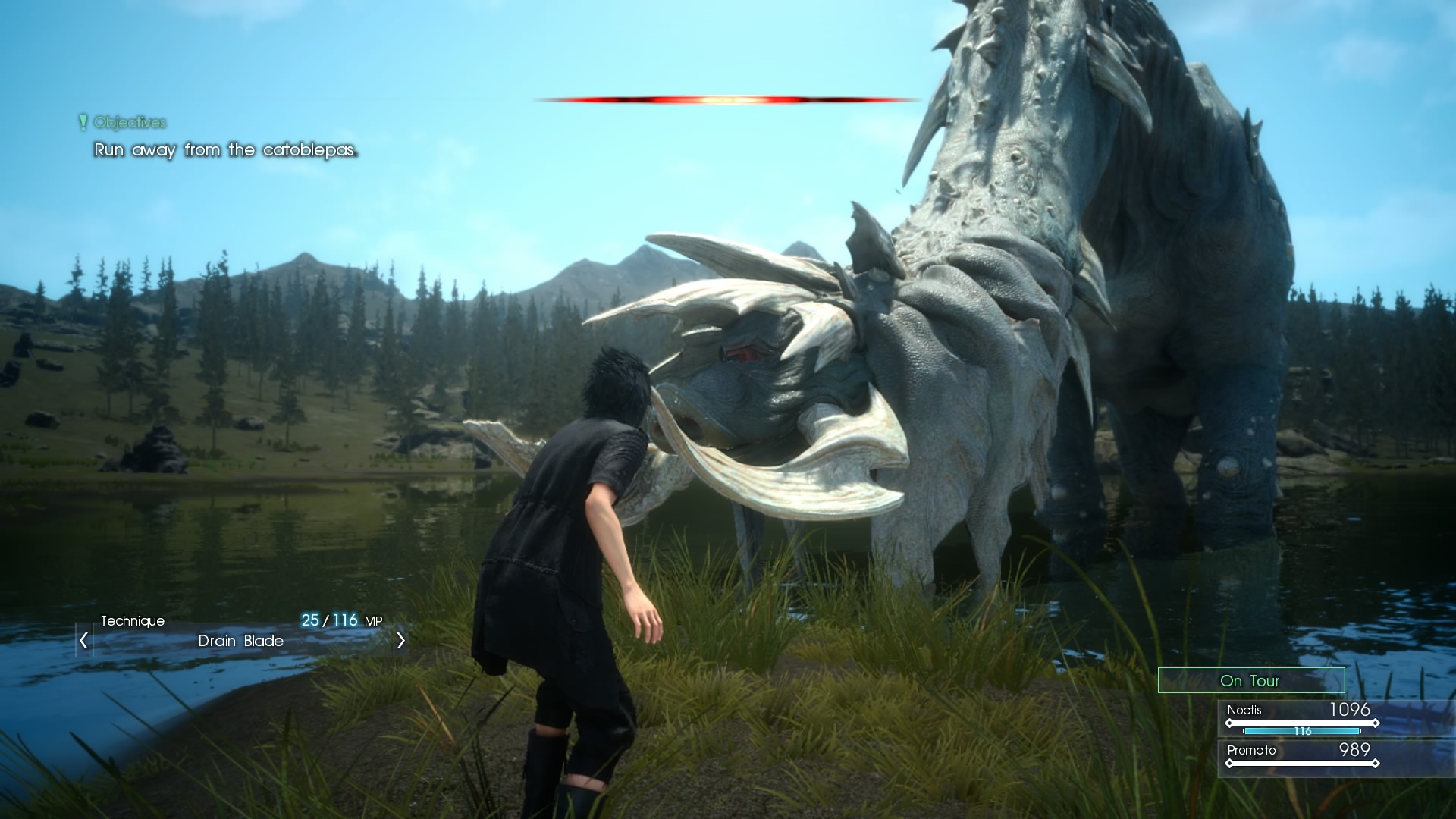Click the Noctis name label
1456x819 pixels.
(1244, 711)
